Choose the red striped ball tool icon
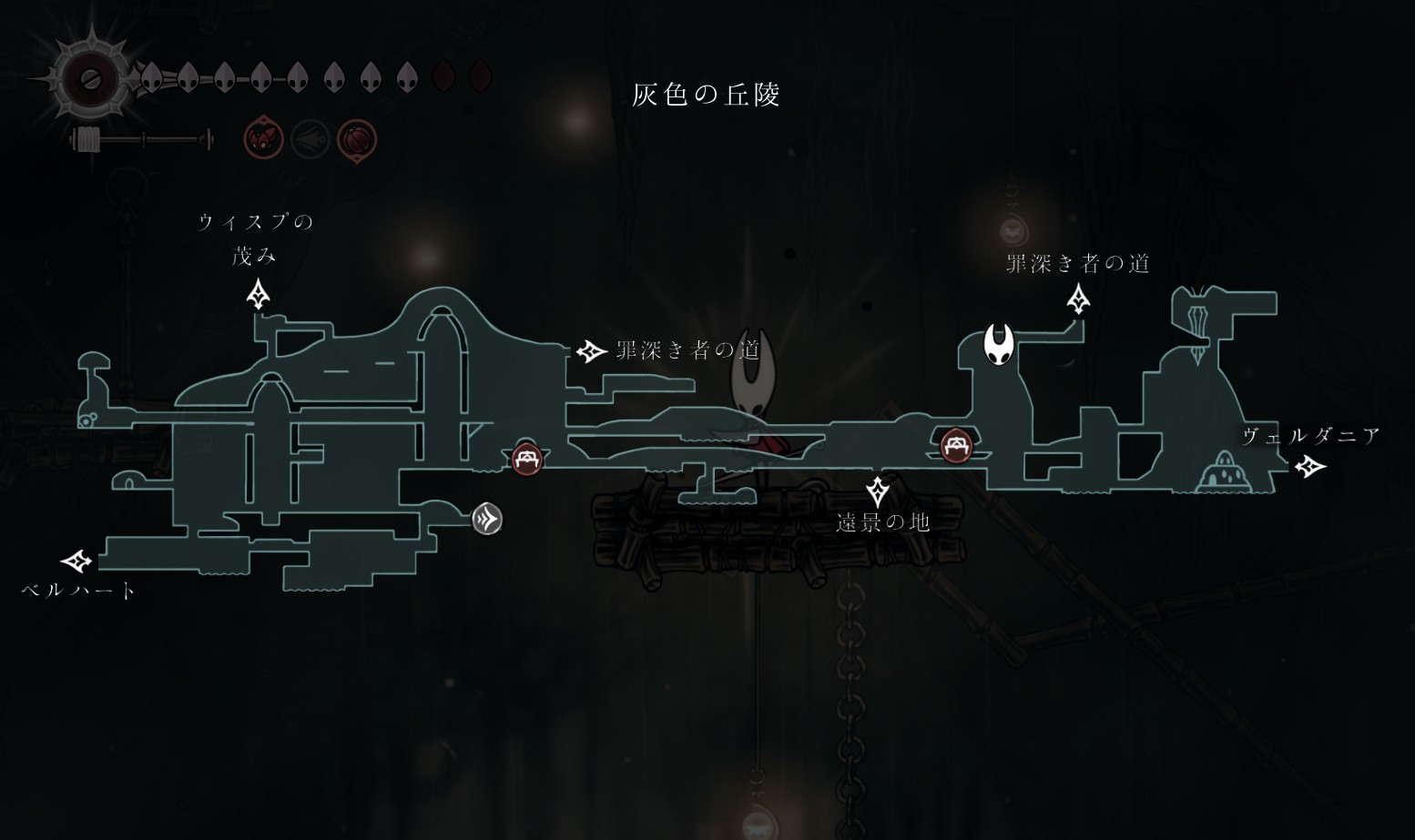This screenshot has width=1415, height=840. tap(356, 140)
